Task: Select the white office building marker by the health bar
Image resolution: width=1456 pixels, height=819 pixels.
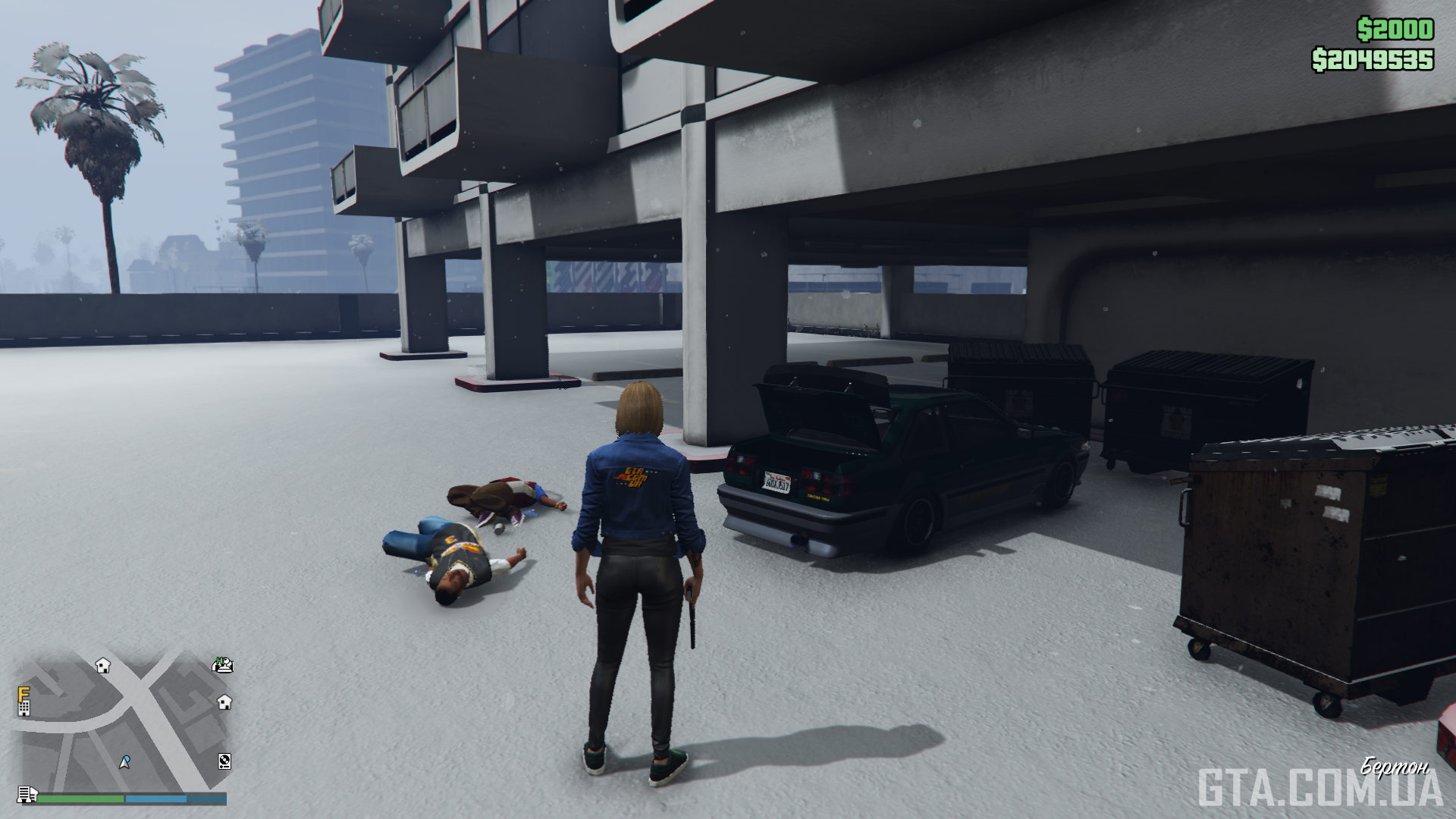Action: coord(27,794)
